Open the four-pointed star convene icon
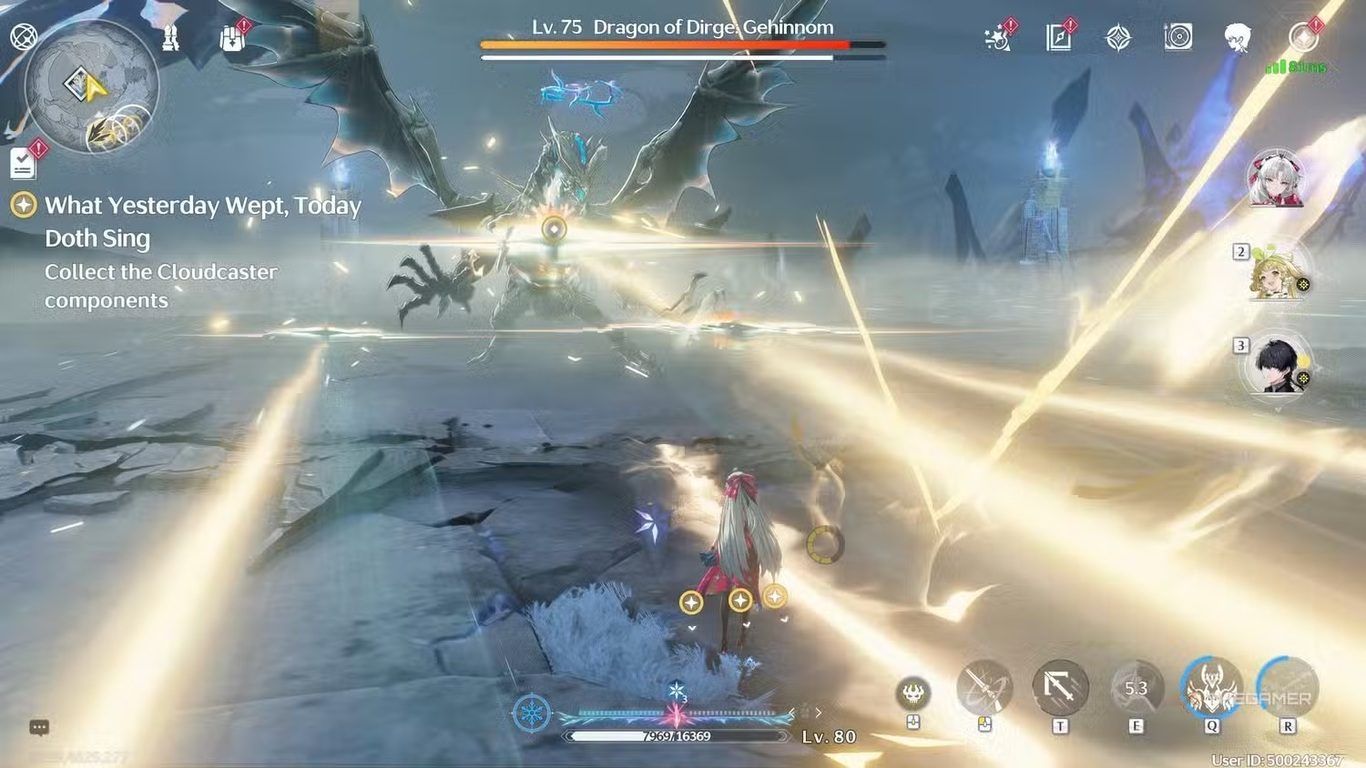The width and height of the screenshot is (1366, 768). tap(1118, 38)
